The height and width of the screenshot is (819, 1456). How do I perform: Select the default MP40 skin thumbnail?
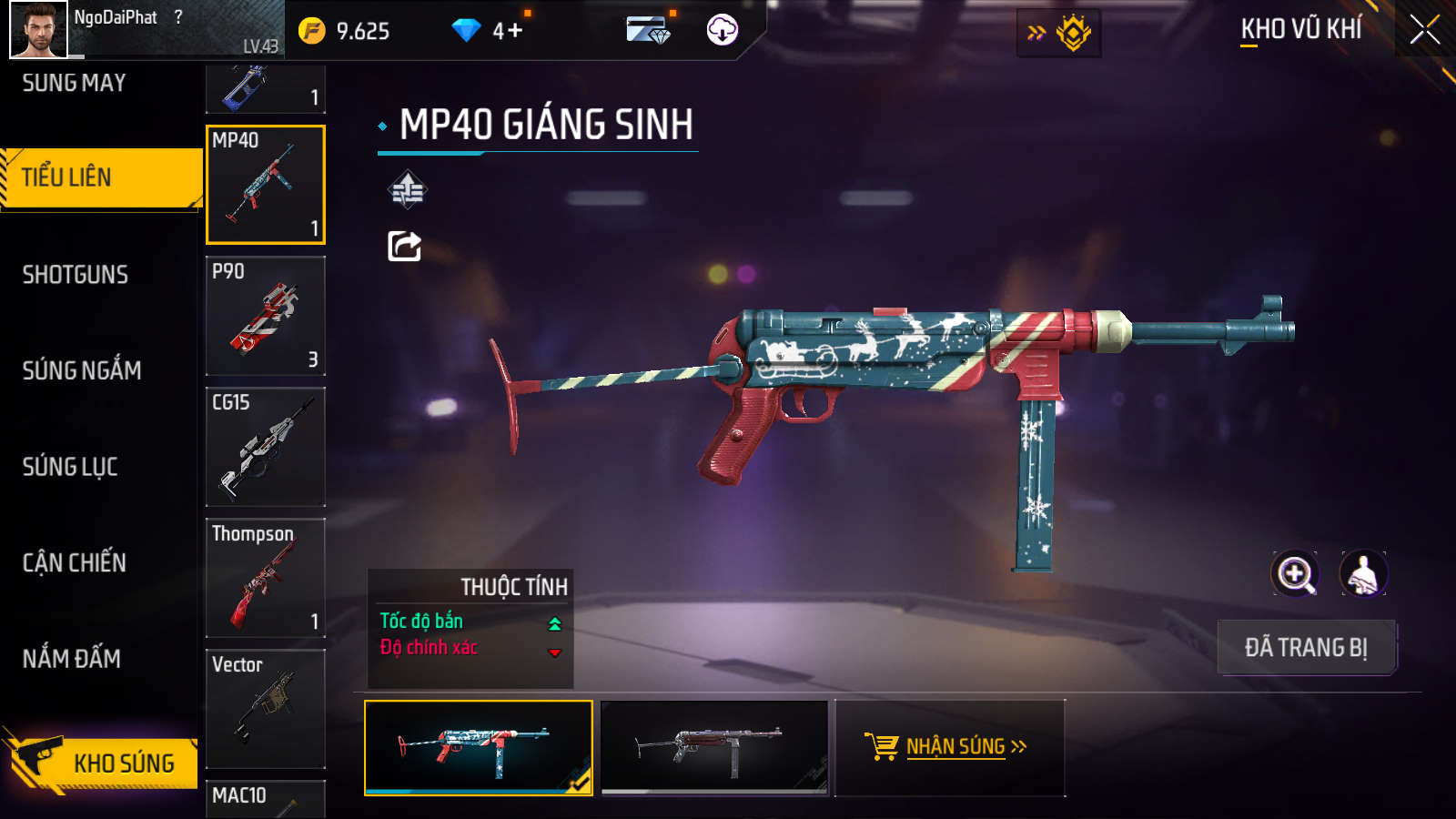pyautogui.click(x=715, y=747)
